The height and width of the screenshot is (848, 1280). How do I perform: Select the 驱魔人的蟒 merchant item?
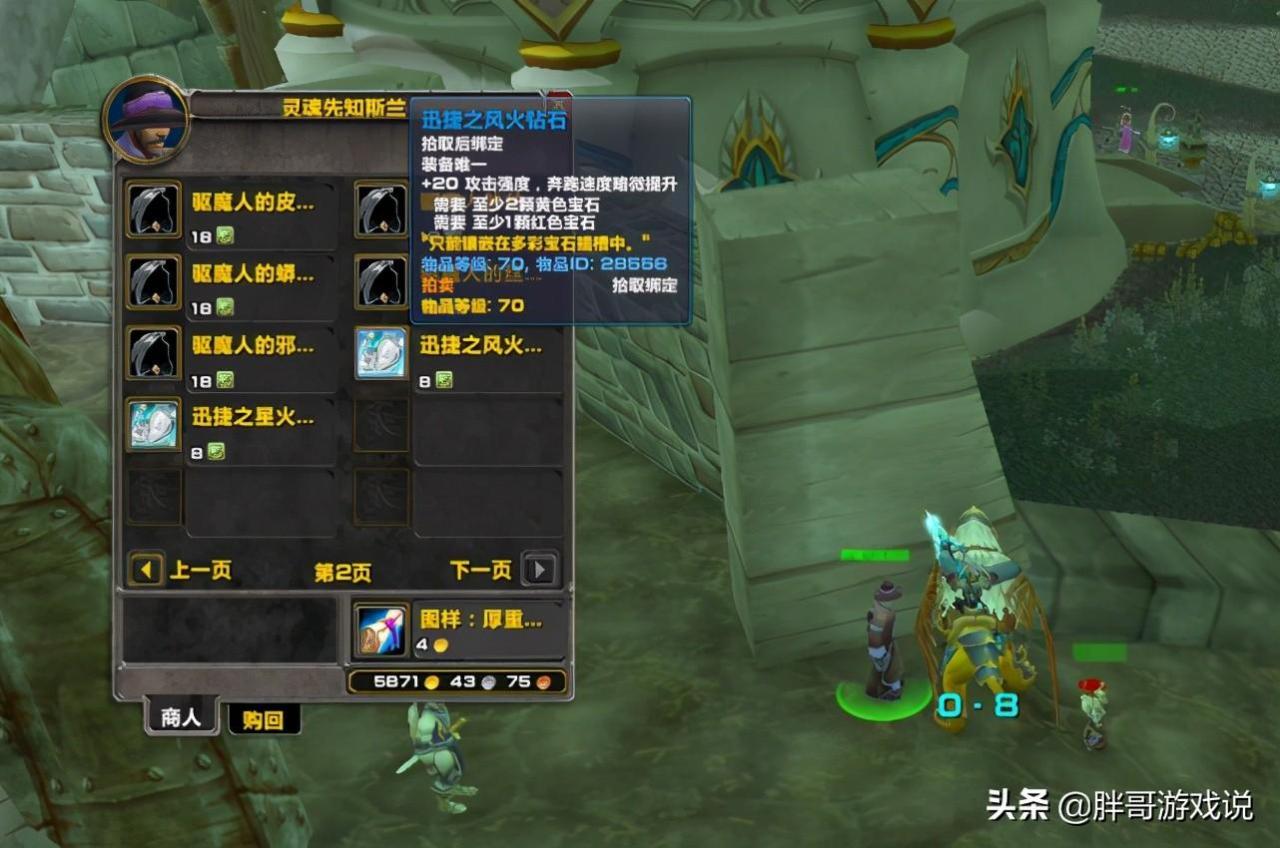pos(153,282)
